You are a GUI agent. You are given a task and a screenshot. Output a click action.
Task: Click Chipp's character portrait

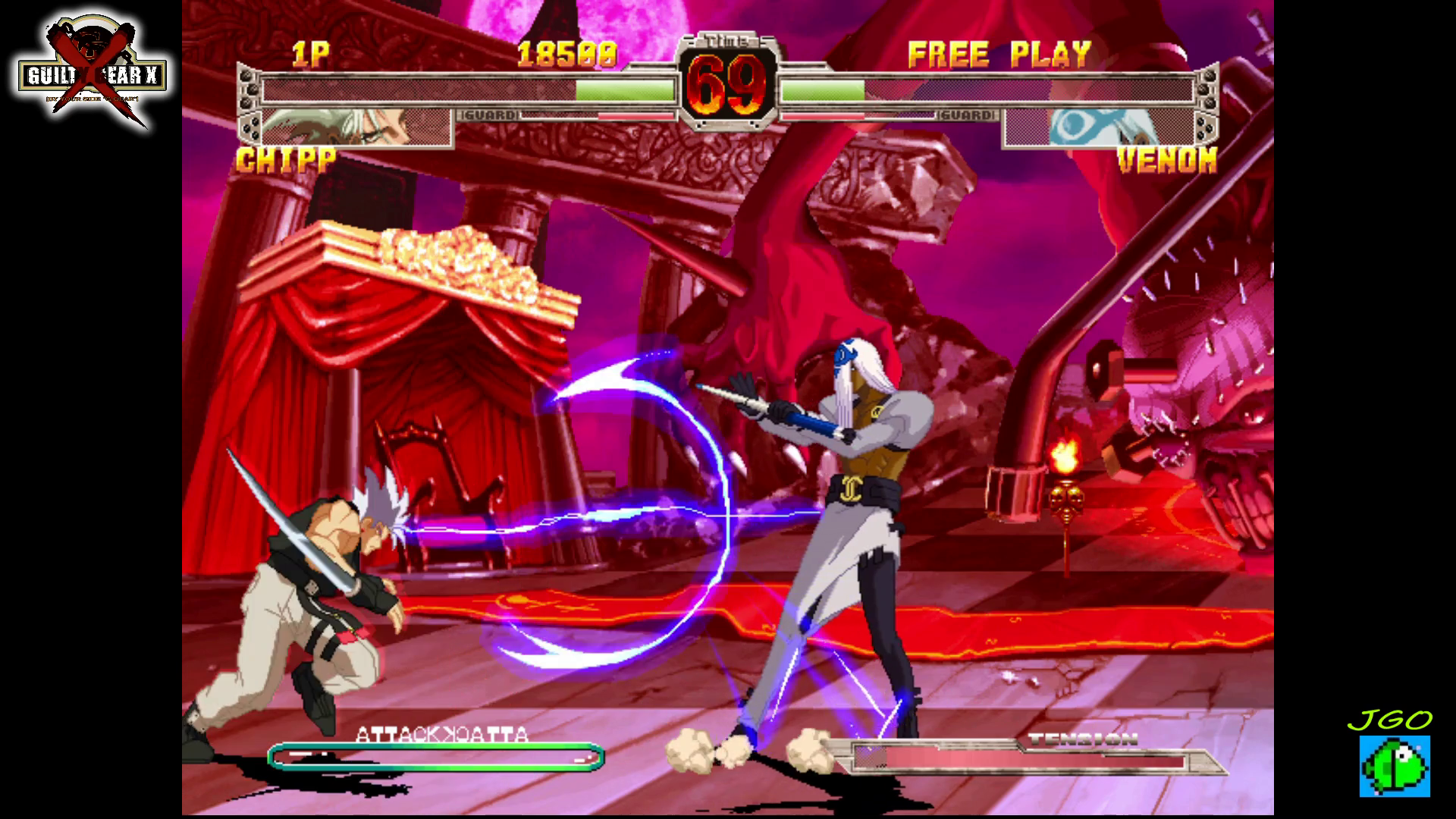356,127
